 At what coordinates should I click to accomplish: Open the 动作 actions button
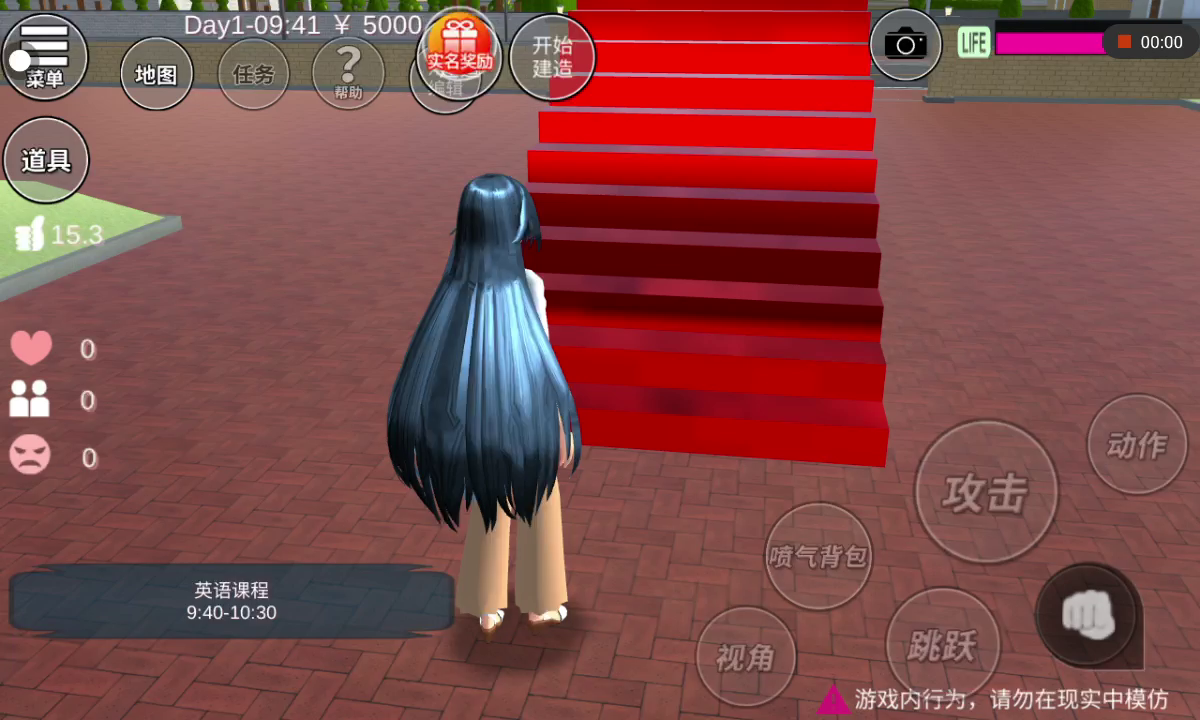tap(1137, 444)
